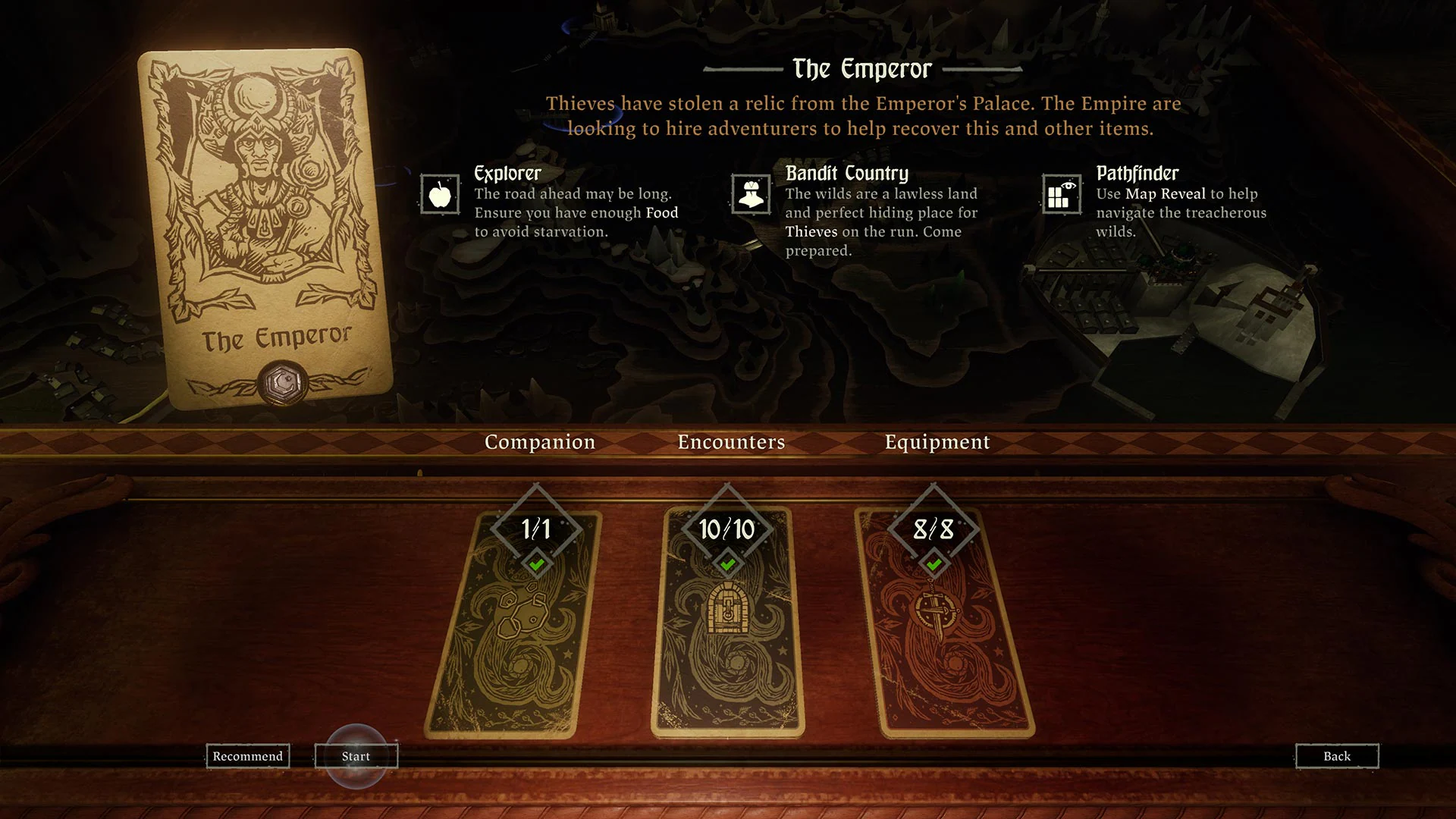Switch to the Companion section header

540,442
